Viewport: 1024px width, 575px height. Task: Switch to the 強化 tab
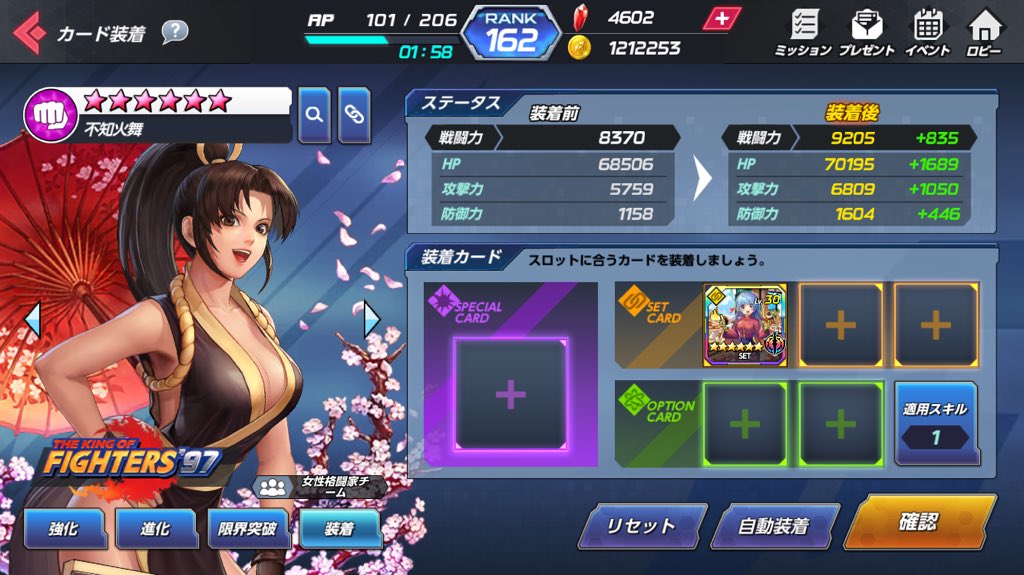pyautogui.click(x=63, y=530)
